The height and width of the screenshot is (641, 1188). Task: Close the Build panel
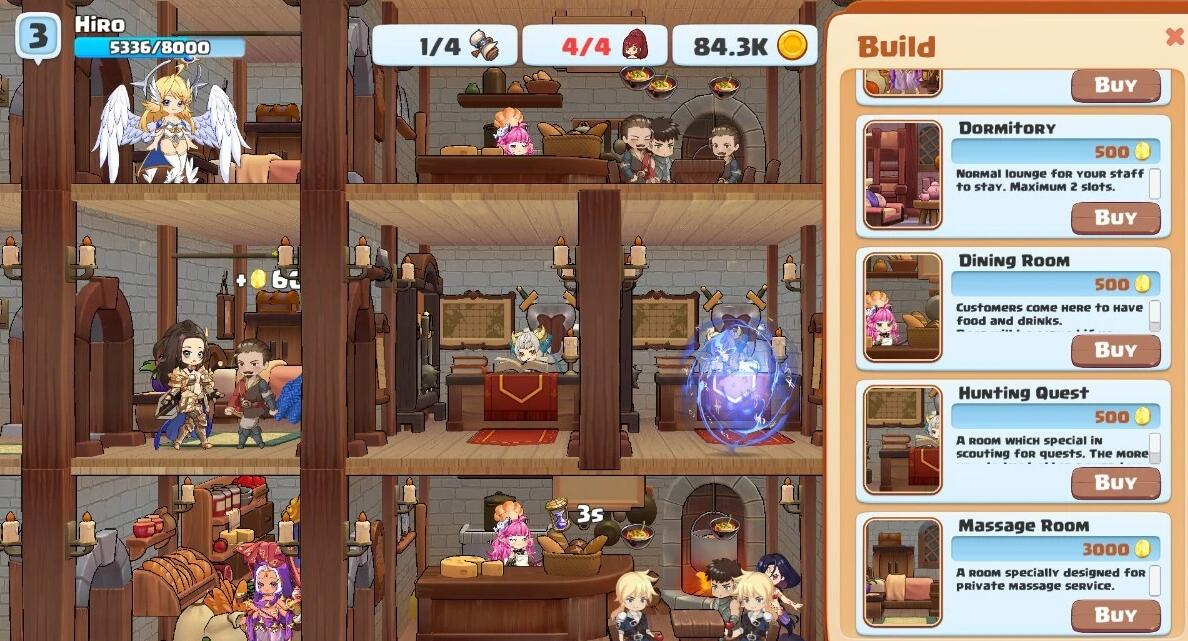(1174, 38)
